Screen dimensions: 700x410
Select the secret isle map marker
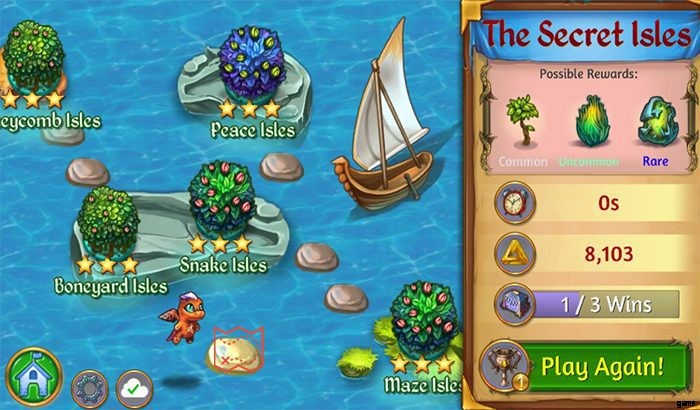click(x=236, y=347)
